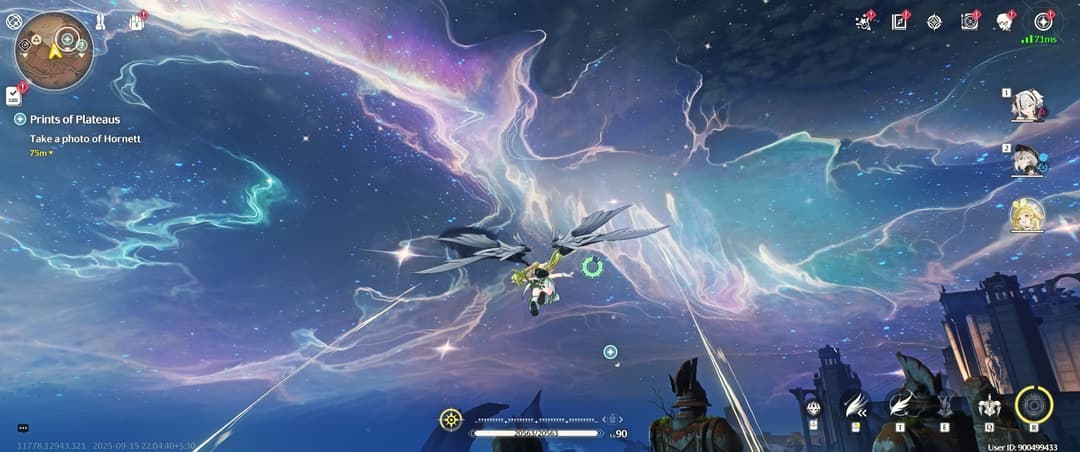Select the Prints of Plateaus quest tracker
Image resolution: width=1080 pixels, height=452 pixels.
(75, 119)
